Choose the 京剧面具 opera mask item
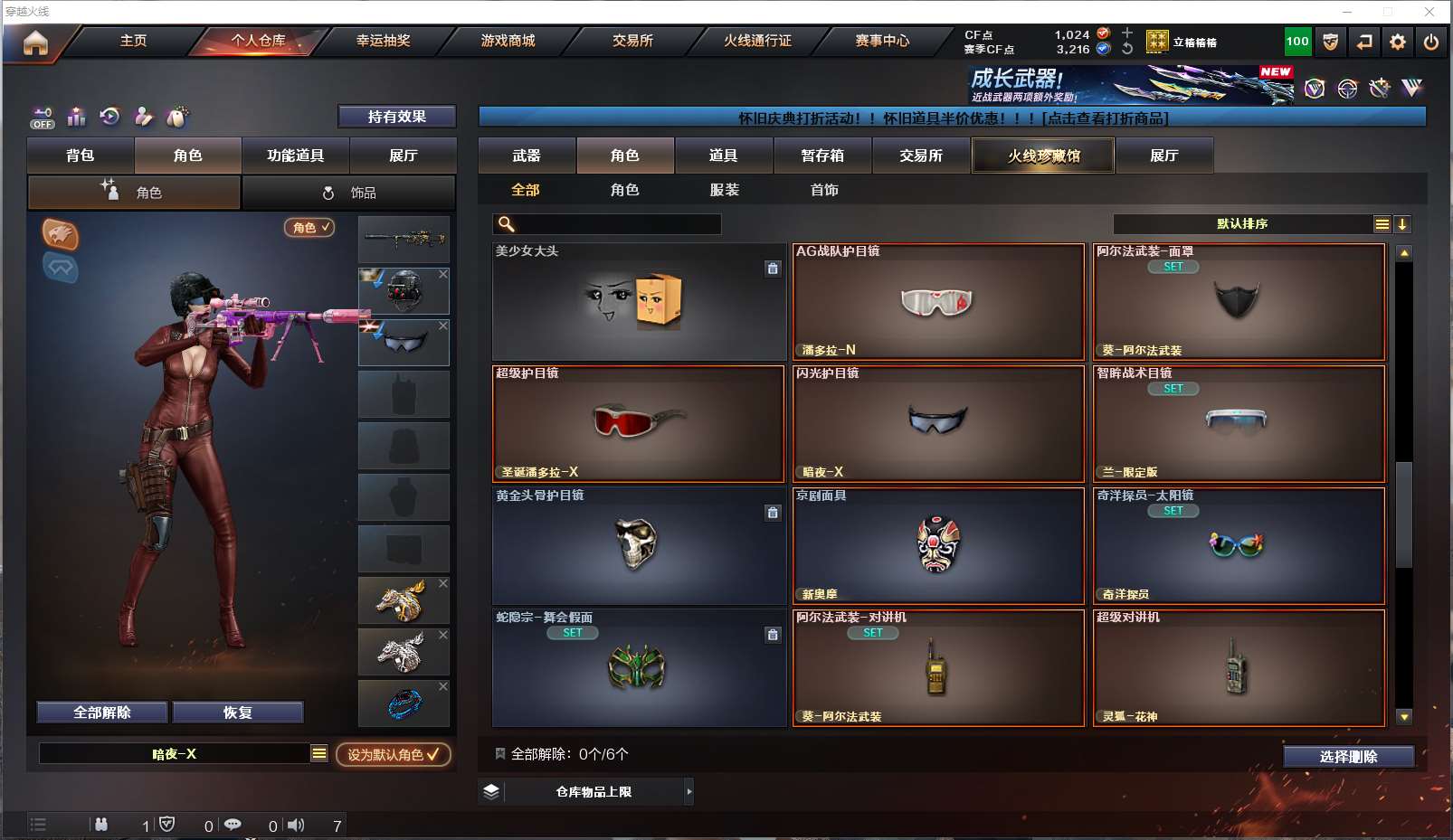Viewport: 1453px width, 840px height. pyautogui.click(x=938, y=545)
